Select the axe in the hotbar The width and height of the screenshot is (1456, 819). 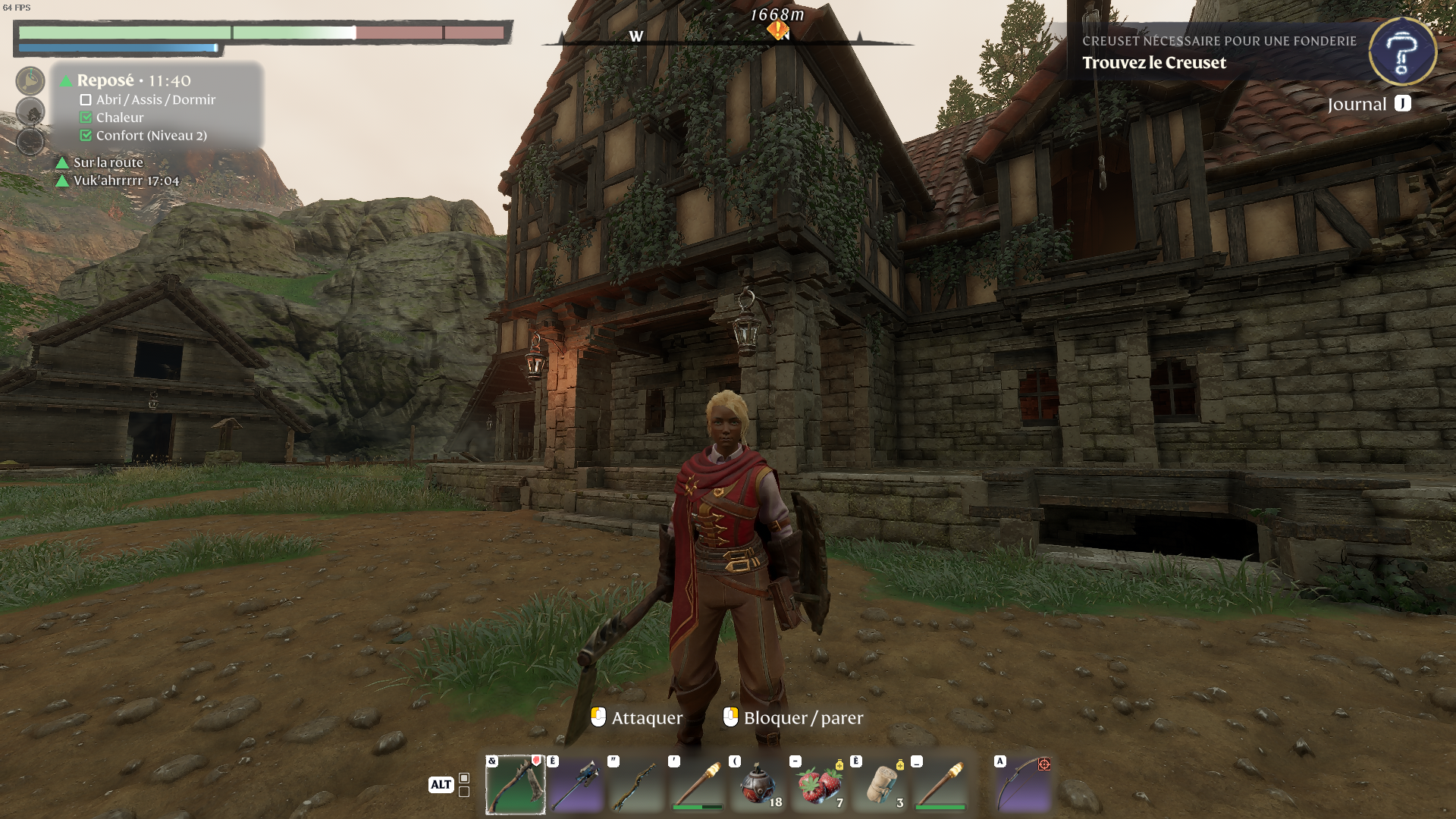[x=515, y=785]
